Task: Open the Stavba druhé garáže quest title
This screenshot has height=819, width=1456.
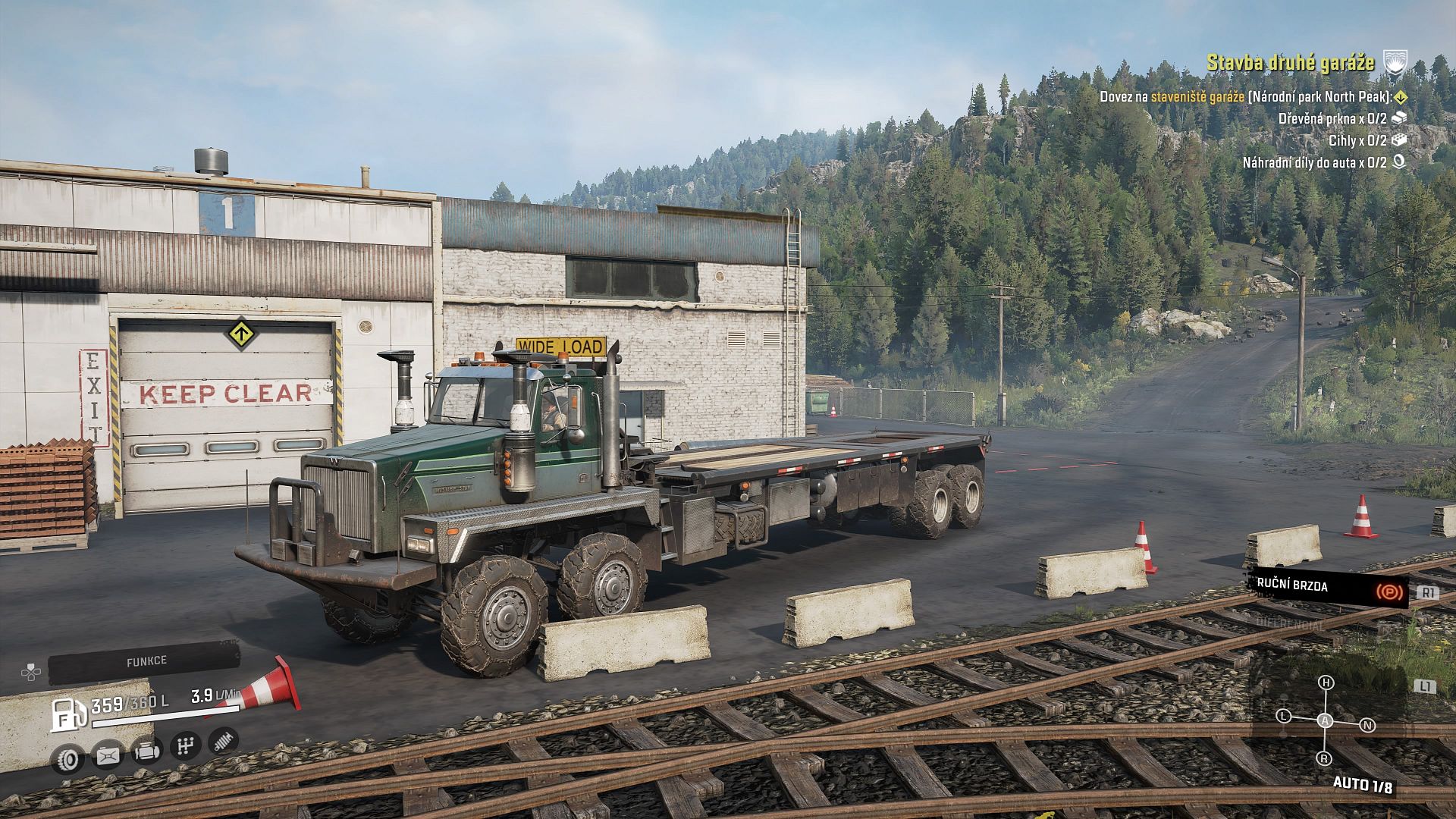Action: [x=1290, y=62]
